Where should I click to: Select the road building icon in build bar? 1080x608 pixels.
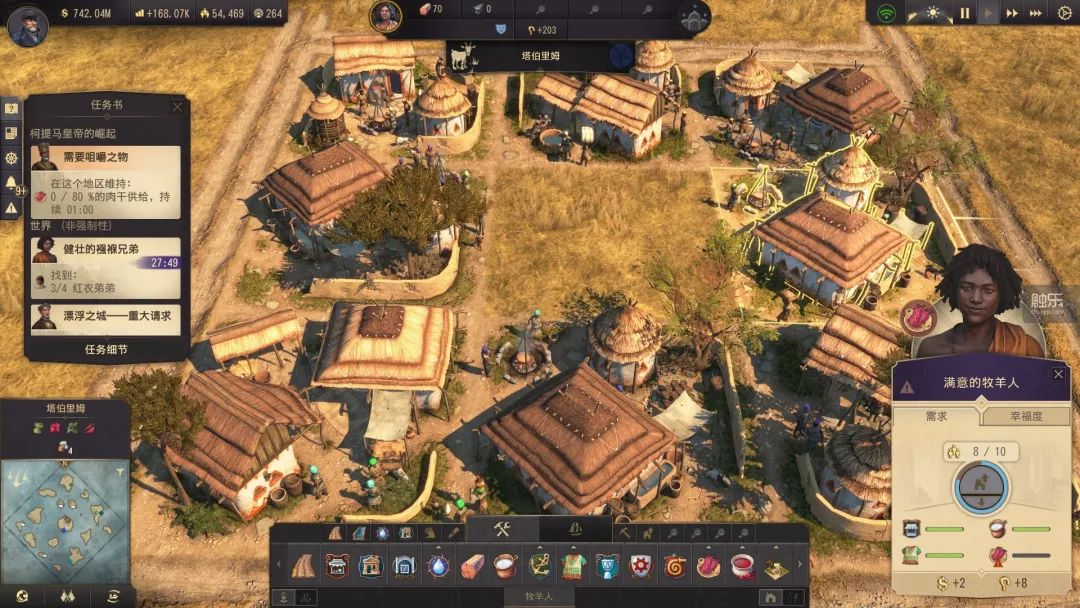click(x=302, y=566)
